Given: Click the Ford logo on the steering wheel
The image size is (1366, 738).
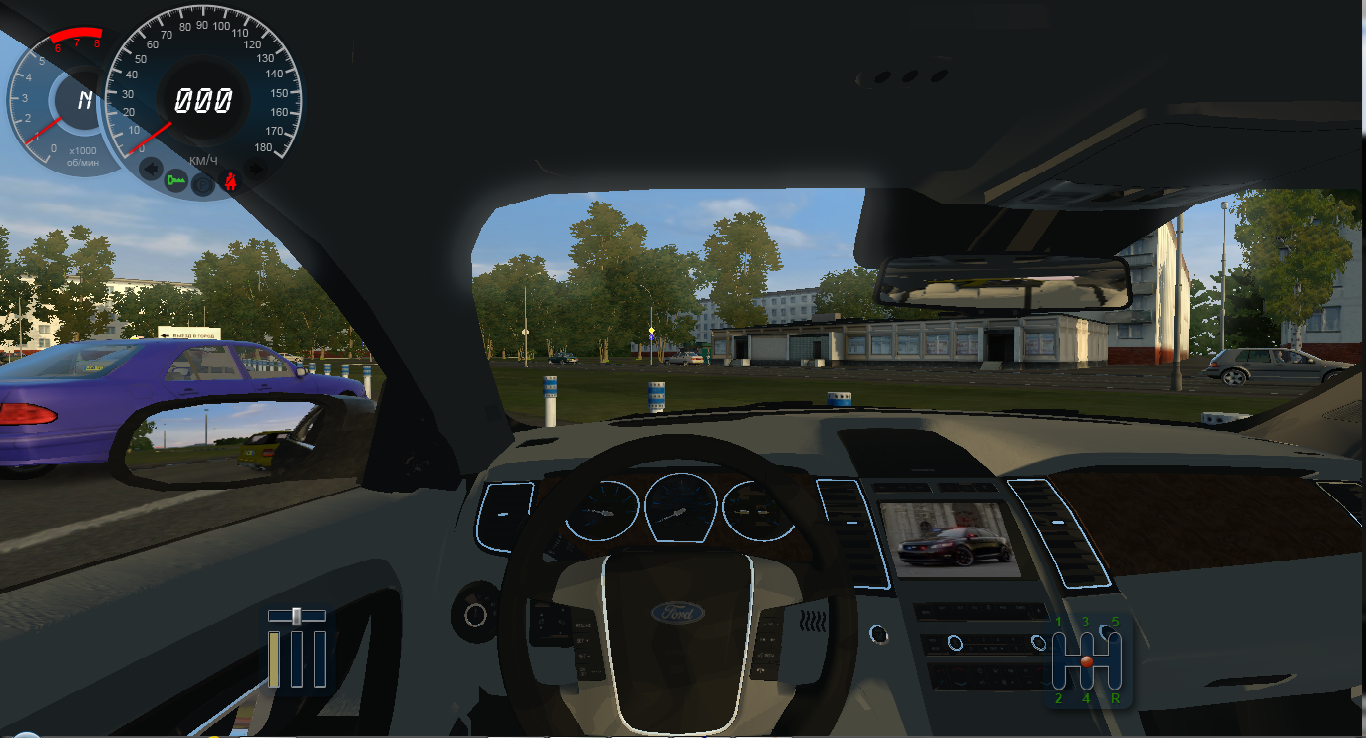Looking at the screenshot, I should coord(678,615).
